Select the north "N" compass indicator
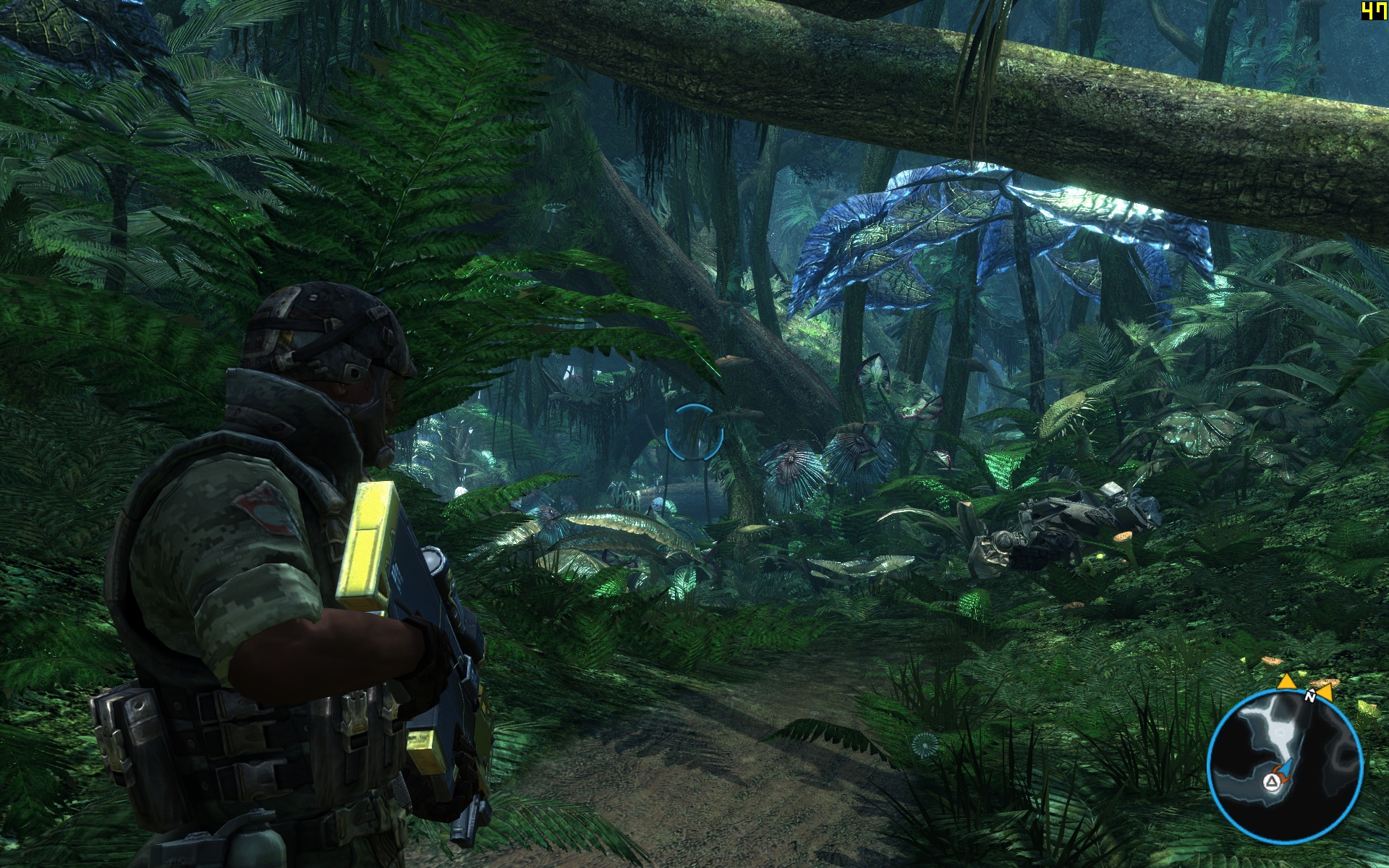Image resolution: width=1389 pixels, height=868 pixels. tap(1309, 697)
